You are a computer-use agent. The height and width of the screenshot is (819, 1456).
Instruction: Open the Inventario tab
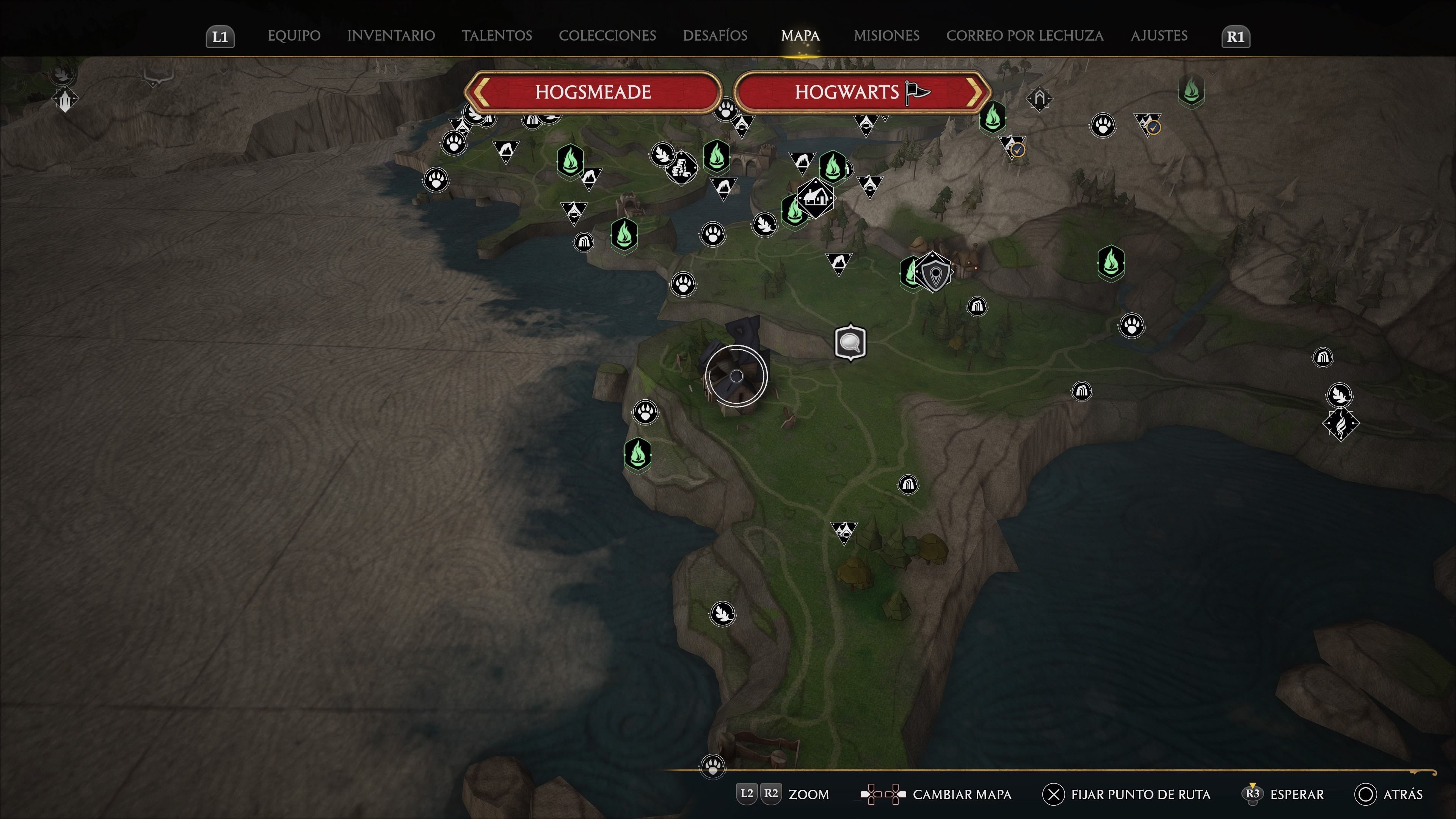(x=391, y=36)
